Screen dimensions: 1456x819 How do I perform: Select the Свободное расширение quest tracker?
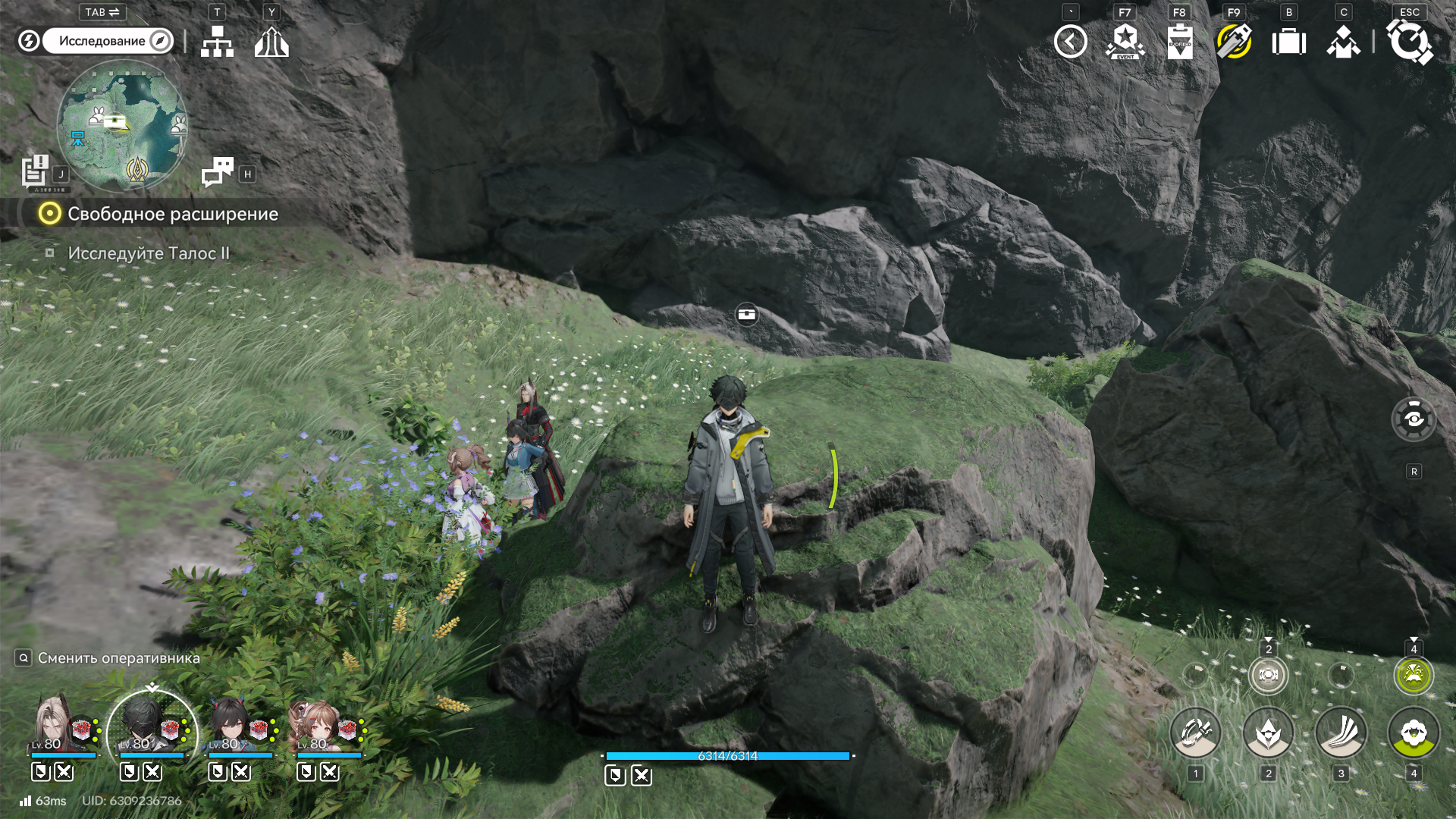[x=172, y=214]
